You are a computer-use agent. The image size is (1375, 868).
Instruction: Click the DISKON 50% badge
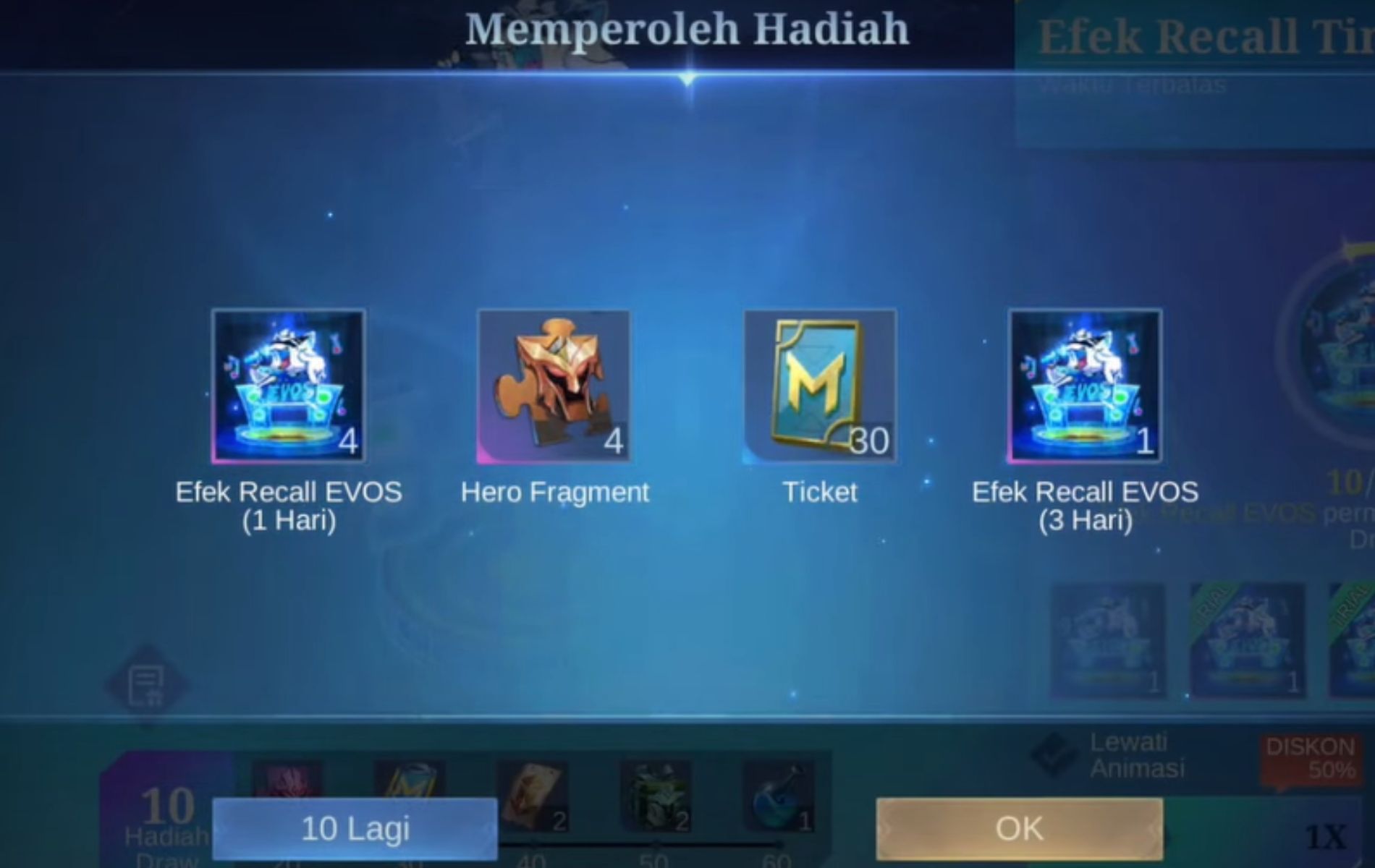[1310, 756]
